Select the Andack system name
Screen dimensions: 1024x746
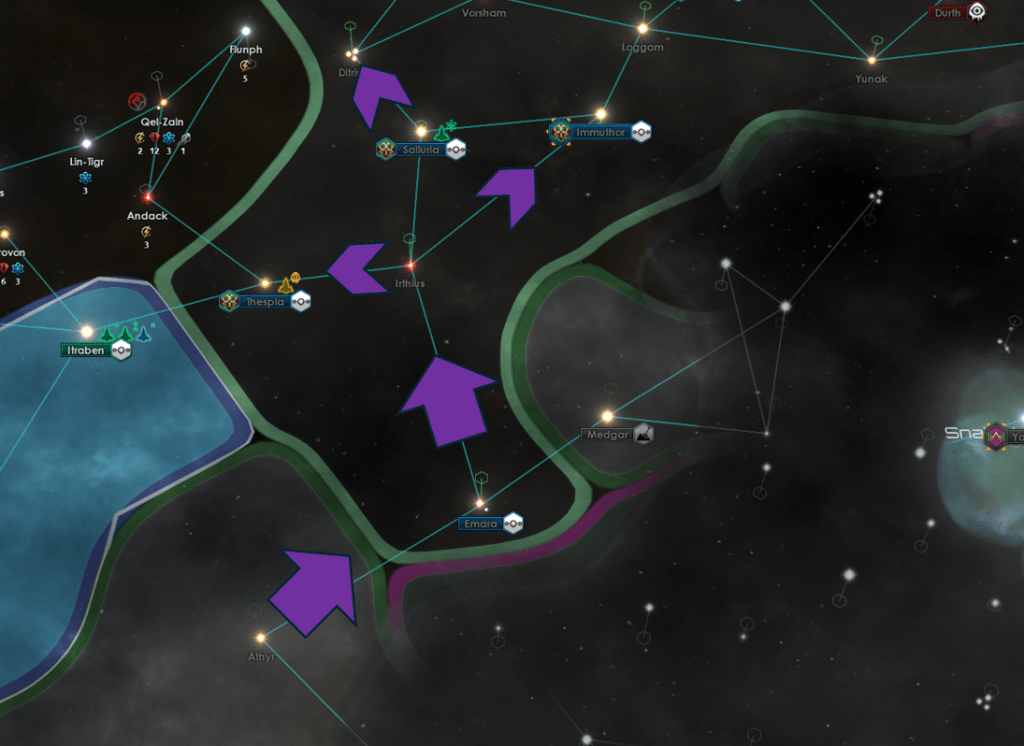pyautogui.click(x=147, y=216)
